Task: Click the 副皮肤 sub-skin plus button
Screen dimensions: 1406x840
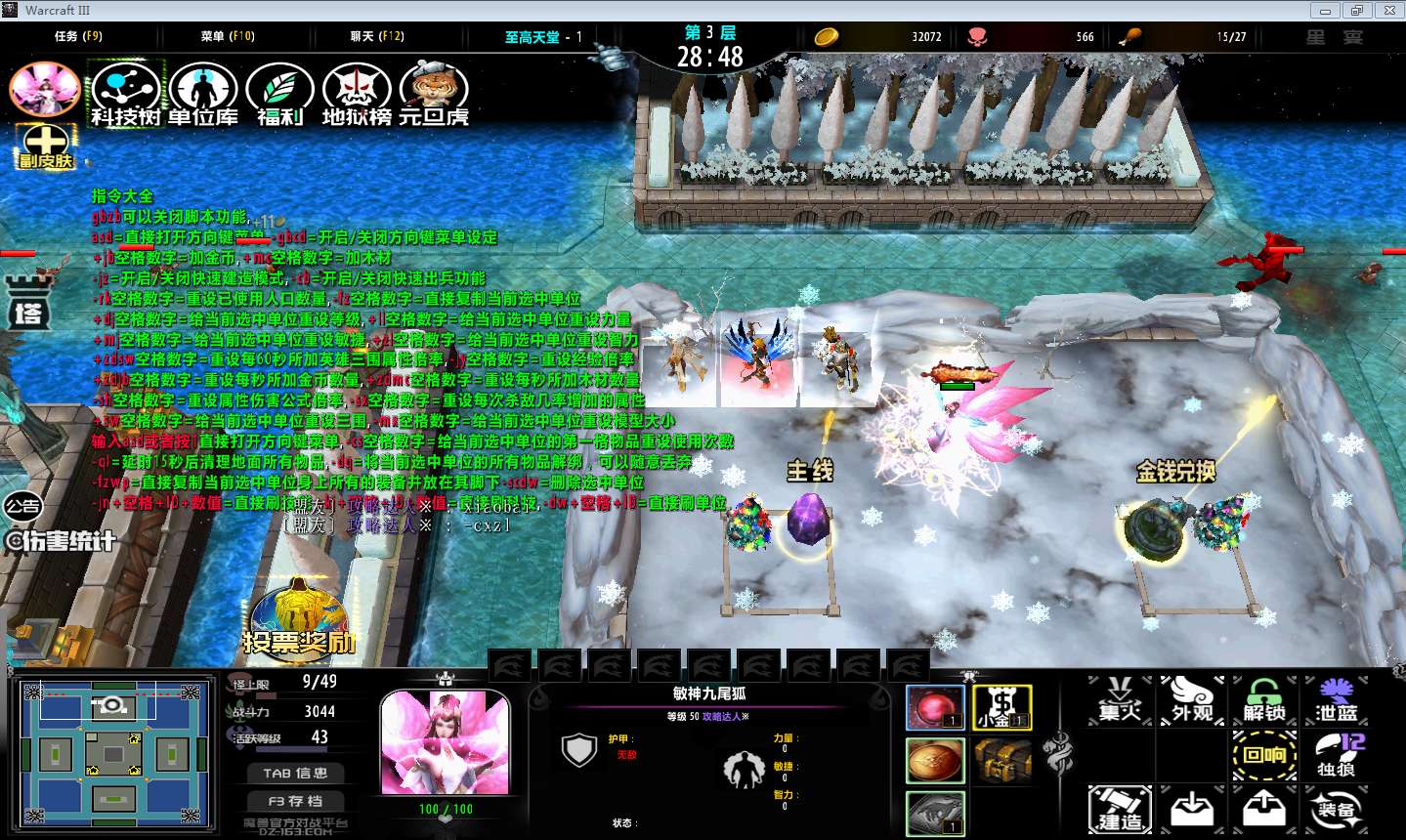Action: 45,146
